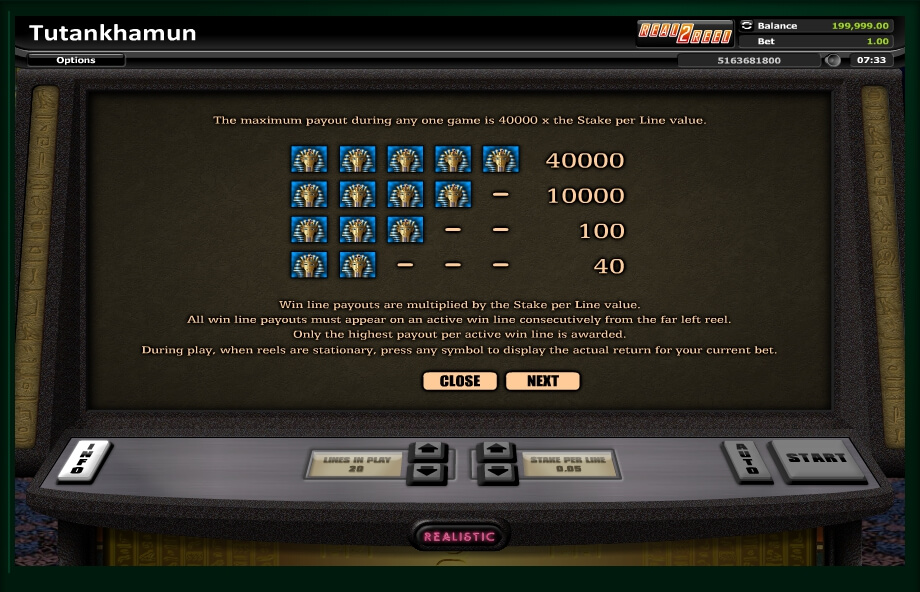Toggle the round sound button by the clock

pyautogui.click(x=833, y=60)
